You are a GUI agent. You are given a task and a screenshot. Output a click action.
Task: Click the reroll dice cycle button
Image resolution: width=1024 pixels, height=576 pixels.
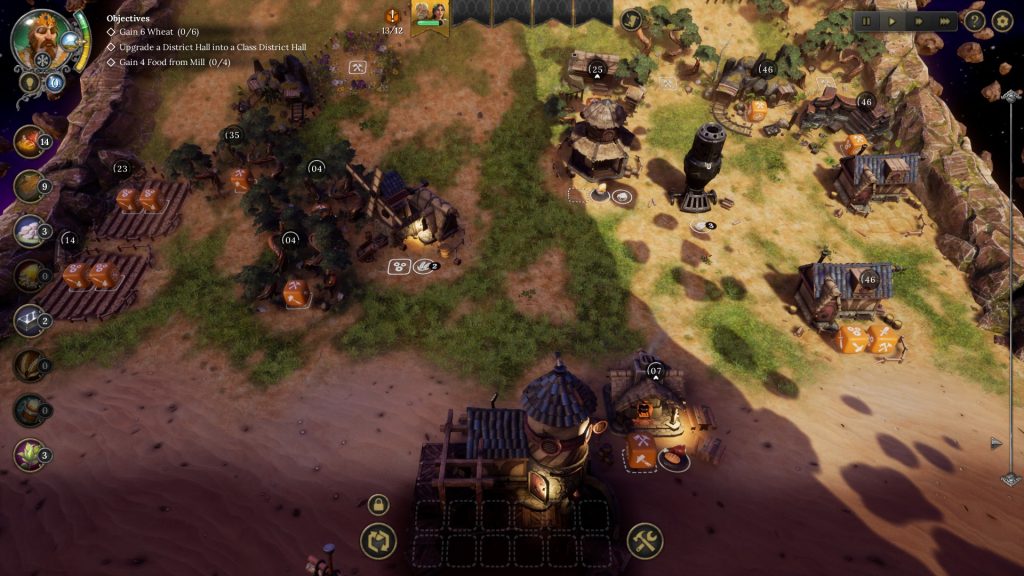pos(378,542)
